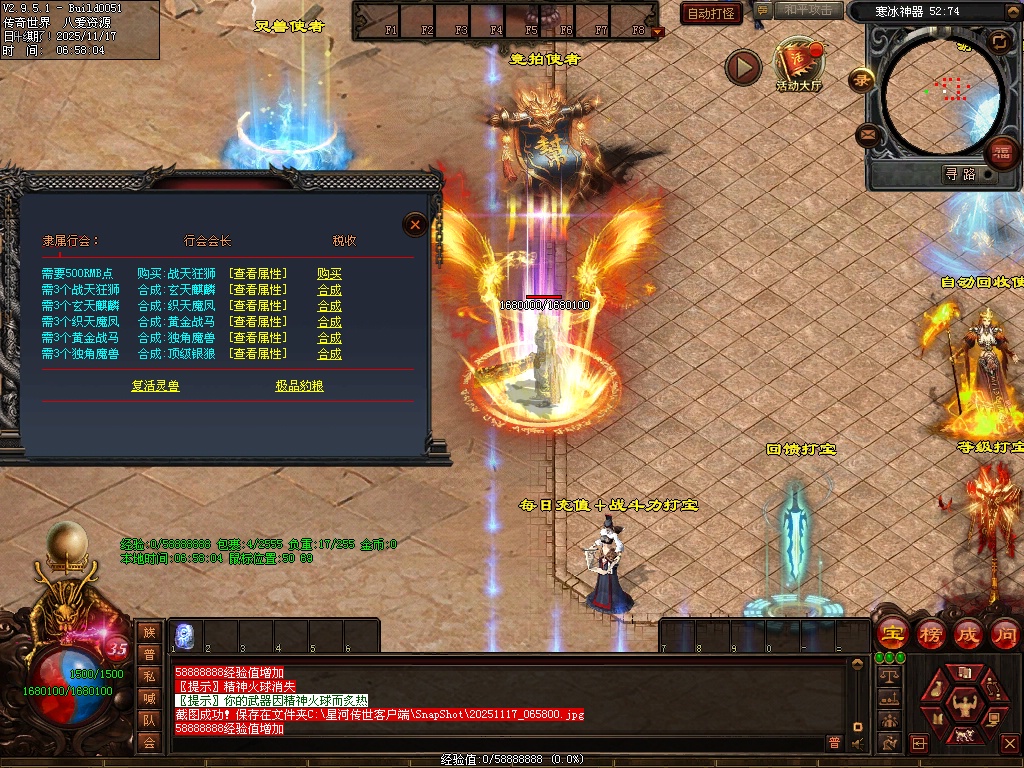This screenshot has width=1024, height=768.
Task: Click 合成 link for 玄天麒麟
Action: [329, 290]
